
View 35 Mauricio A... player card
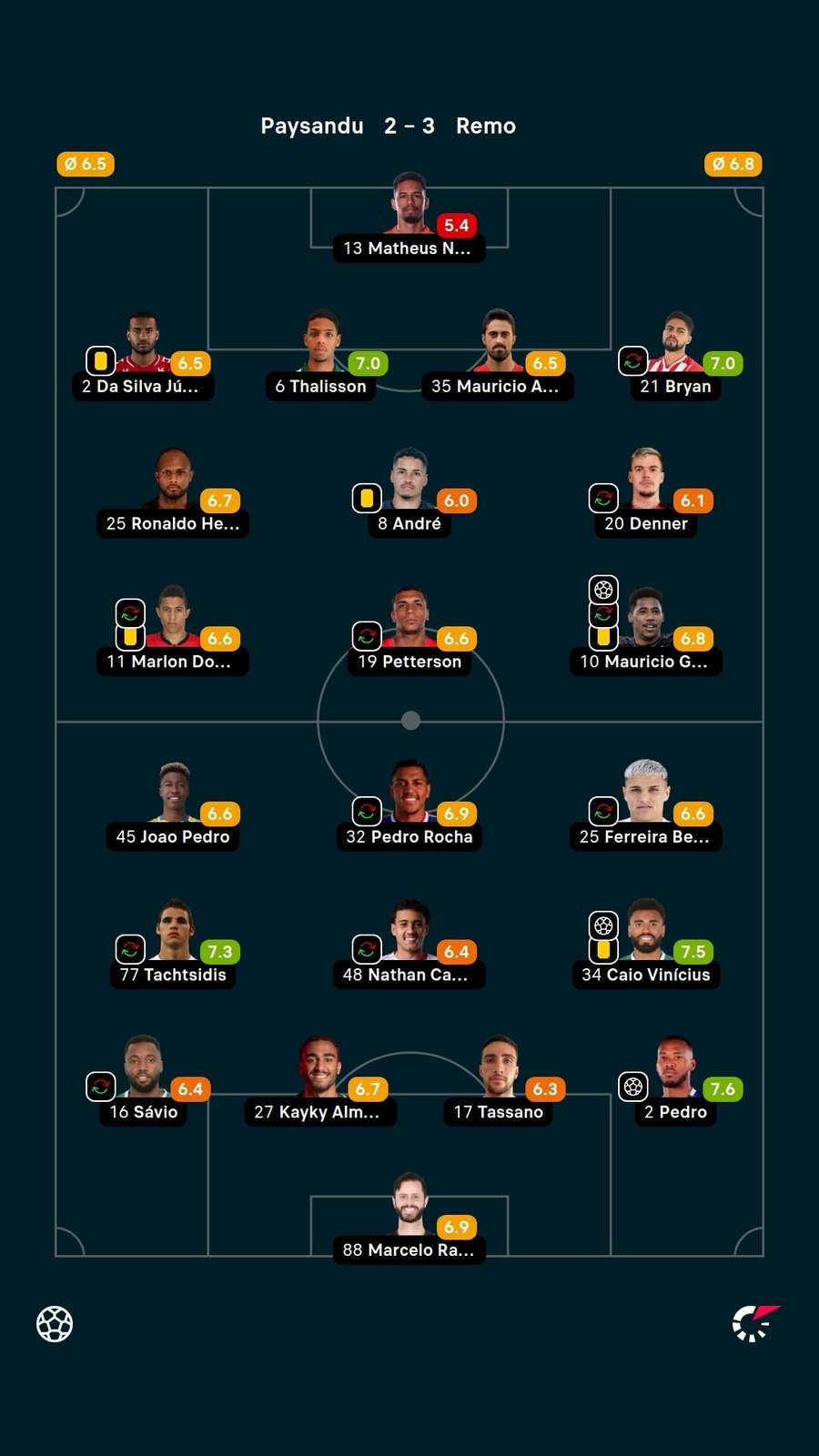coord(498,357)
